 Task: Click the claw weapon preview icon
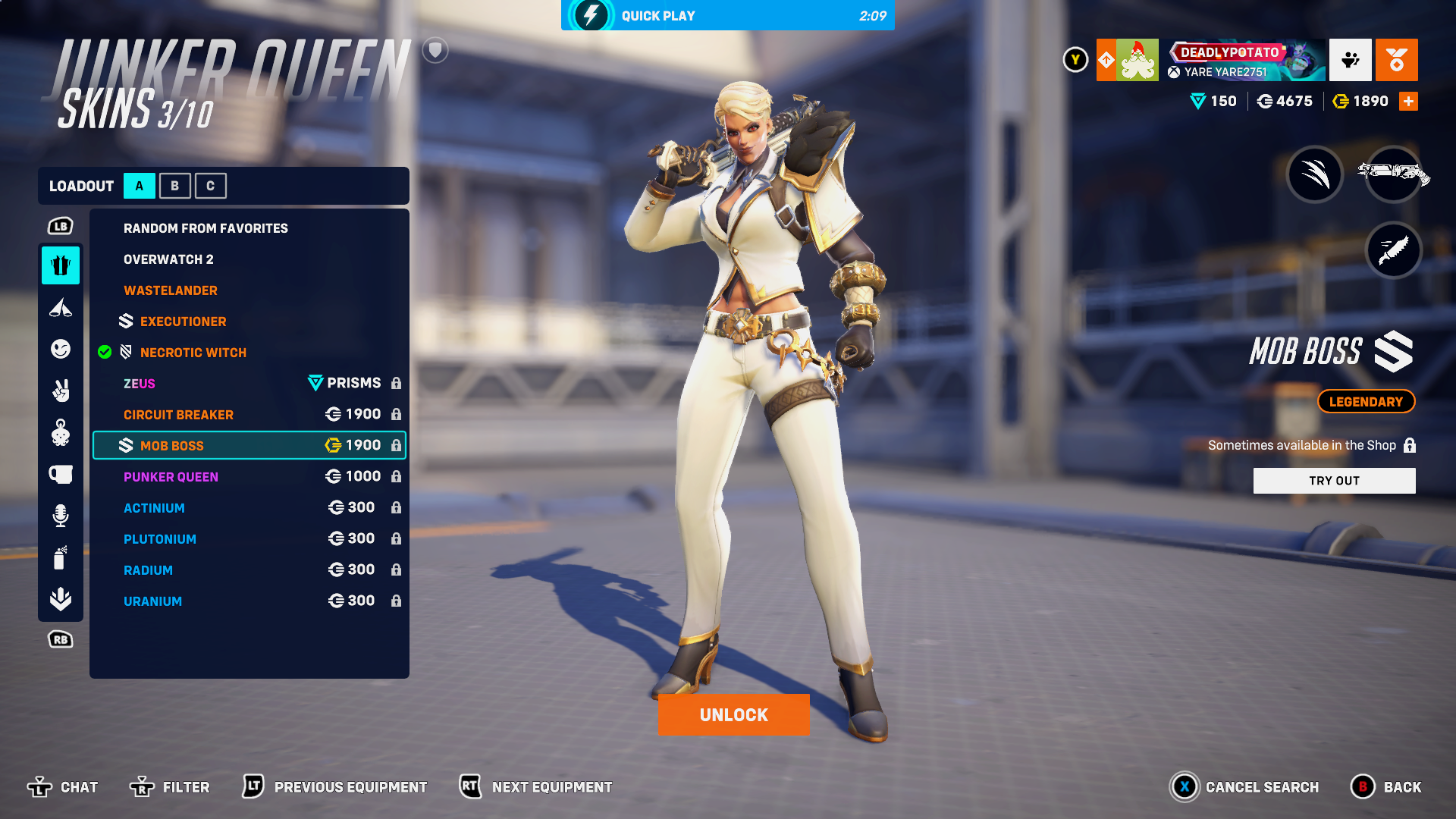(x=1316, y=174)
